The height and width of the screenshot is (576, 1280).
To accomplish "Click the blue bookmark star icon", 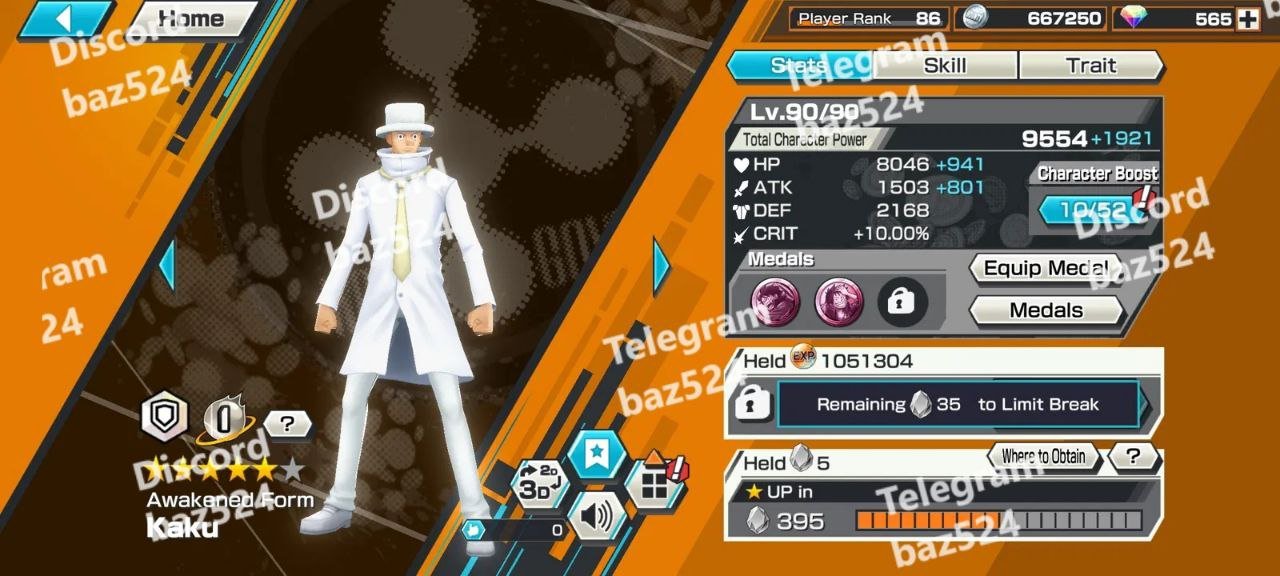I will [596, 455].
